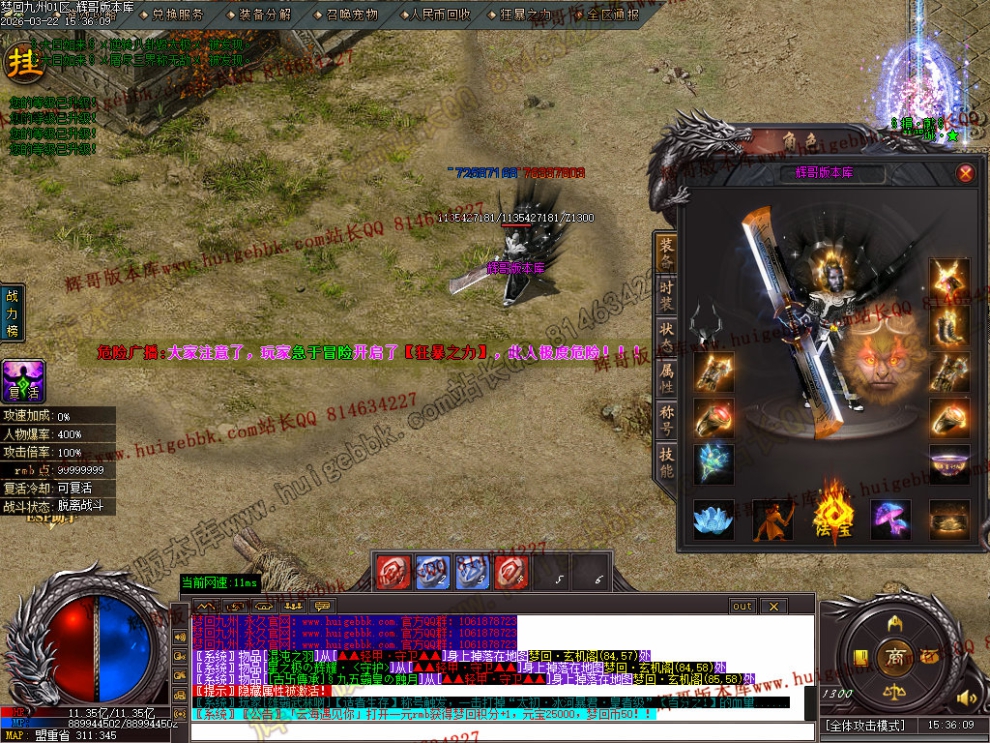990x743 pixels.
Task: Toggle the 全体攻击模式 attack mode
Action: (864, 725)
